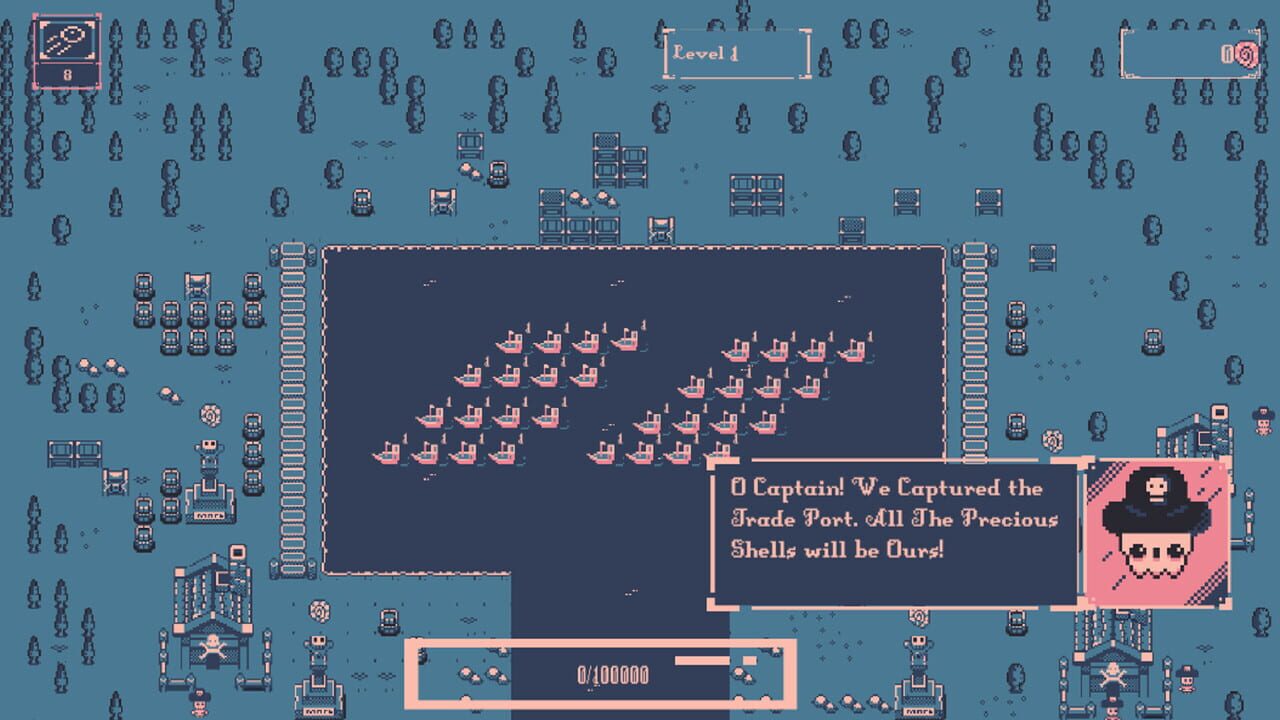Select the robot statue beside the left pier
The width and height of the screenshot is (1280, 720).
tap(209, 450)
